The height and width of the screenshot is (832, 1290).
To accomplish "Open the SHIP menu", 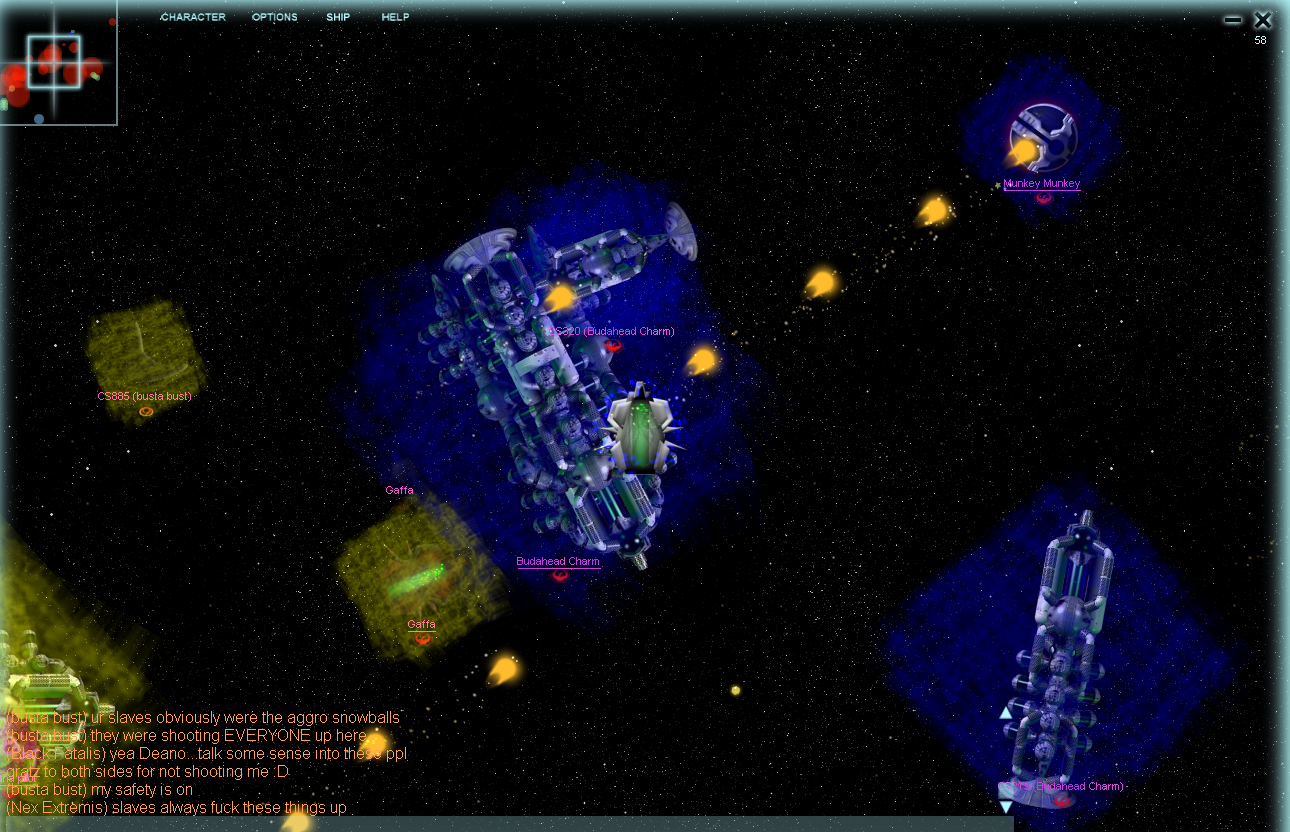I will coord(338,17).
